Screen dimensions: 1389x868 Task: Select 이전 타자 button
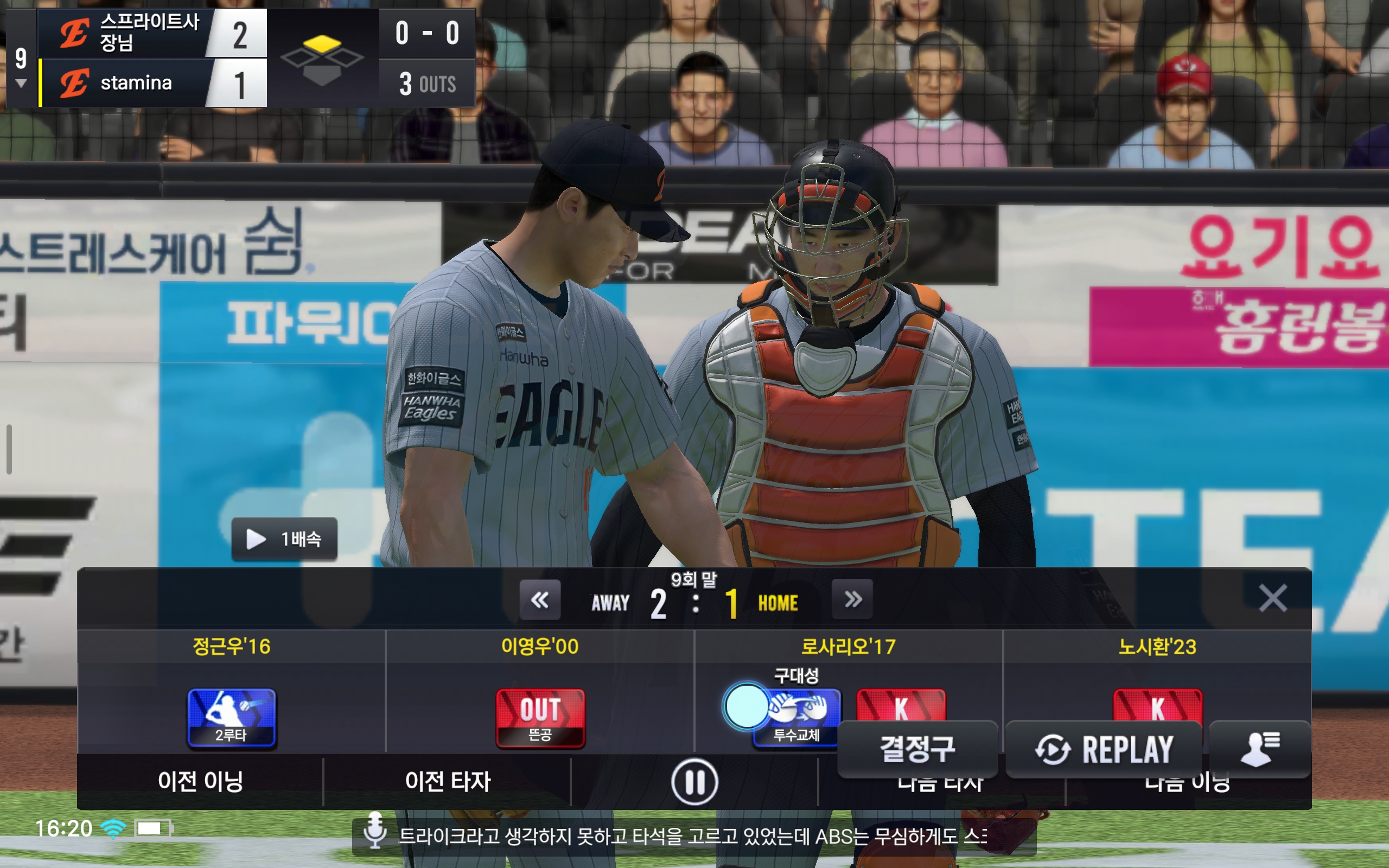coord(448,782)
